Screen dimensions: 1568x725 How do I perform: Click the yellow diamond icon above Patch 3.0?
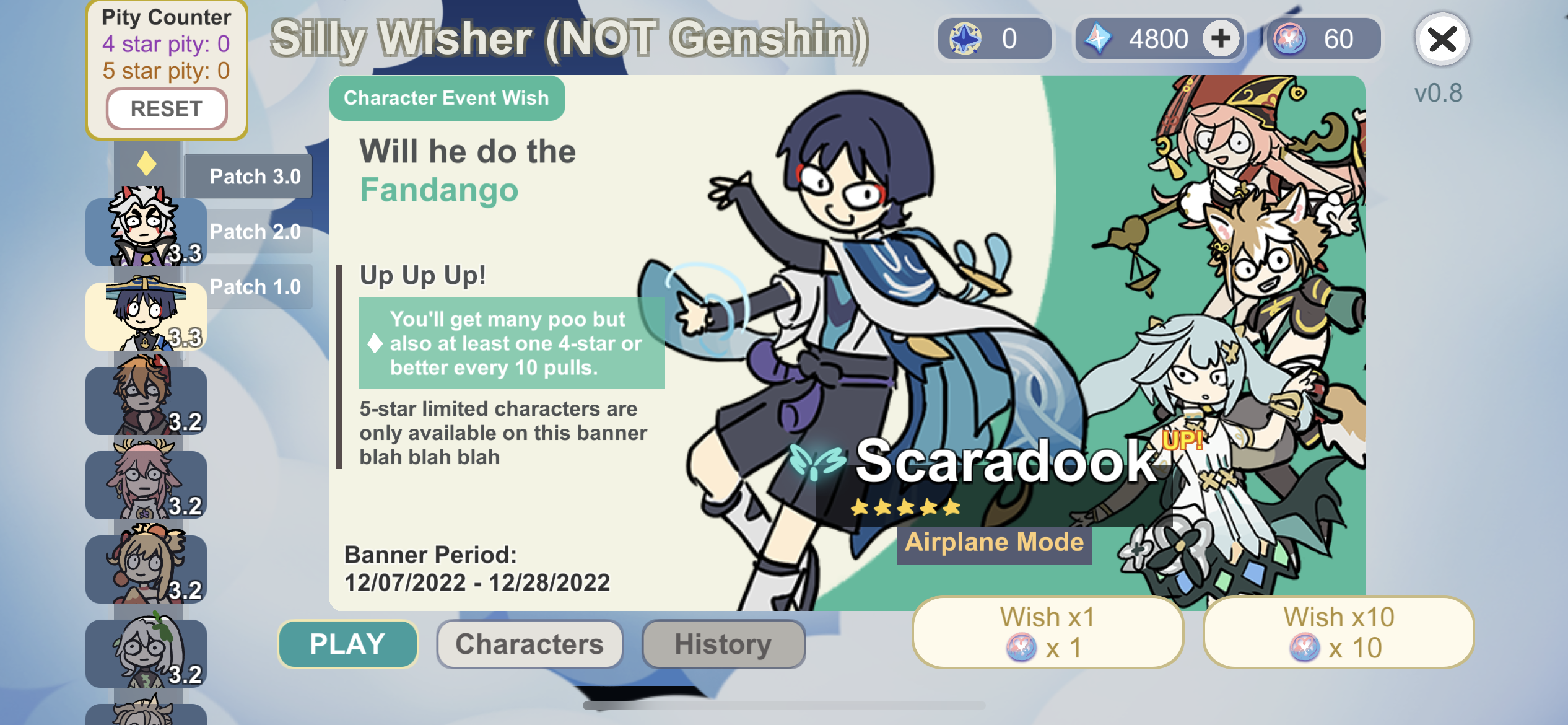point(146,162)
